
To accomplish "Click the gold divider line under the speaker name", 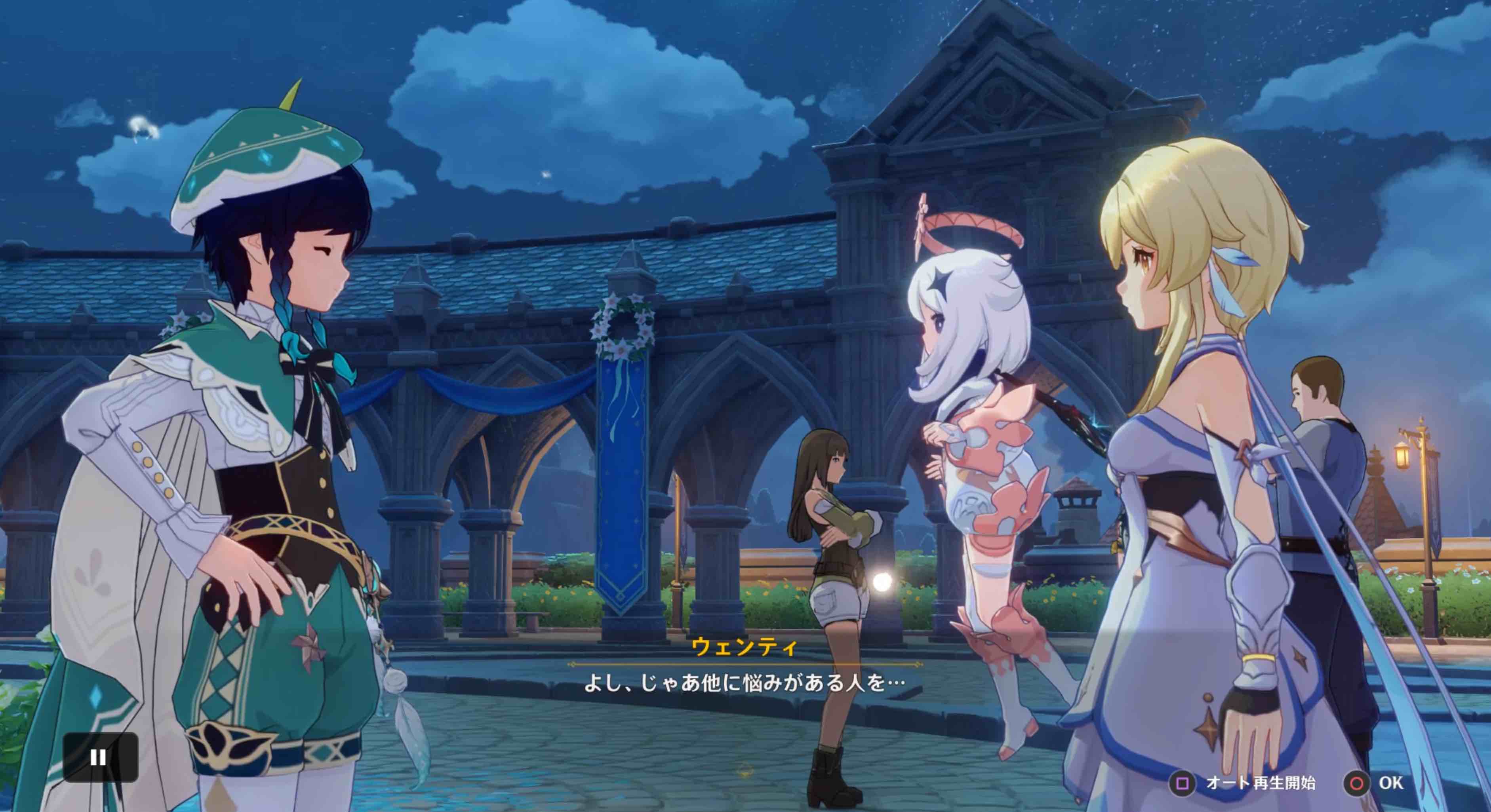I will [745, 664].
